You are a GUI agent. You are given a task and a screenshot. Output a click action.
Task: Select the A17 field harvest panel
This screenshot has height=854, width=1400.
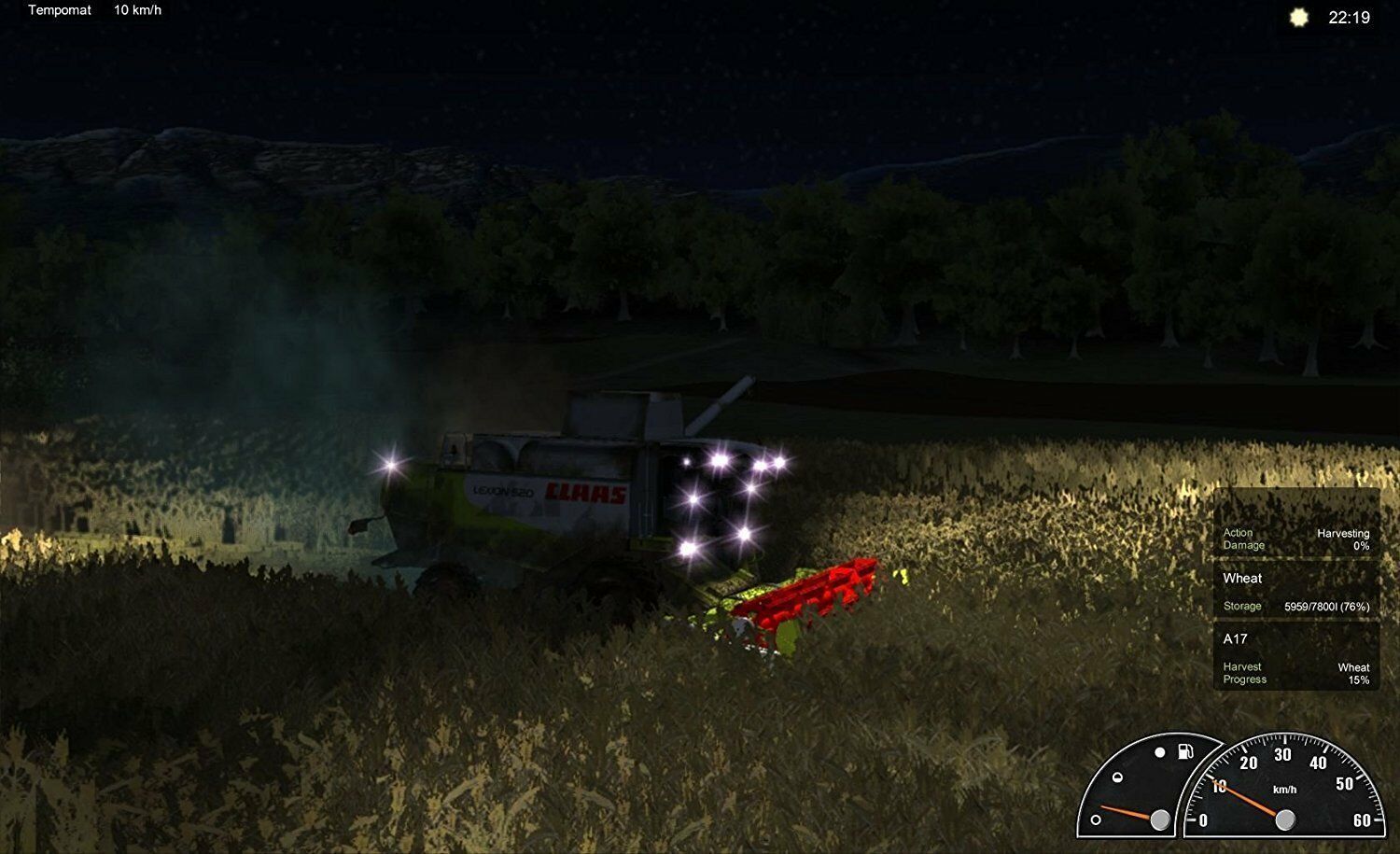tap(1295, 657)
